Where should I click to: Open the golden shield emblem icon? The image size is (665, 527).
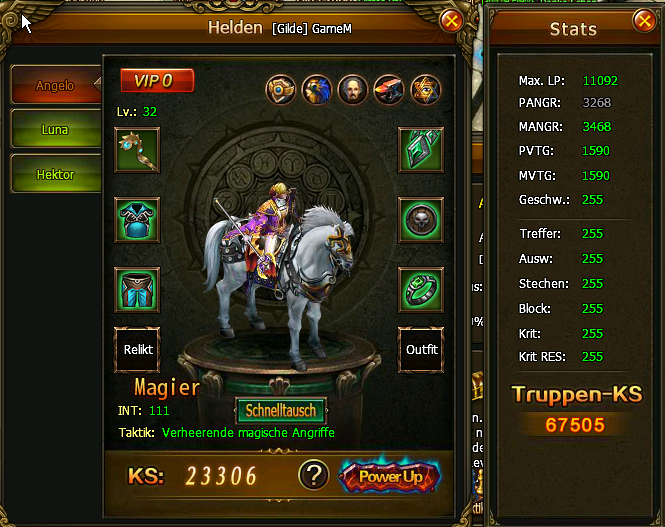pyautogui.click(x=281, y=90)
